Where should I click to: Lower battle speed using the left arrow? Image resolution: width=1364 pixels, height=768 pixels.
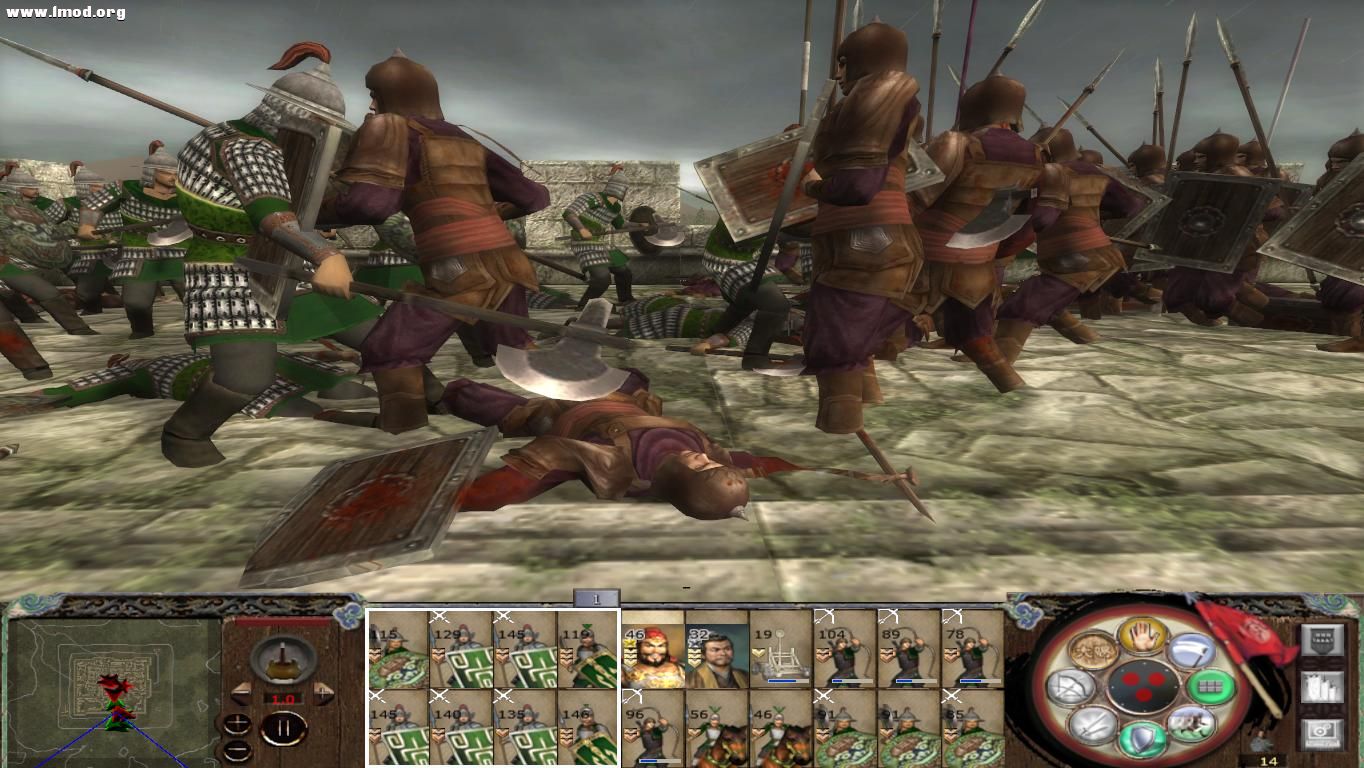click(242, 693)
